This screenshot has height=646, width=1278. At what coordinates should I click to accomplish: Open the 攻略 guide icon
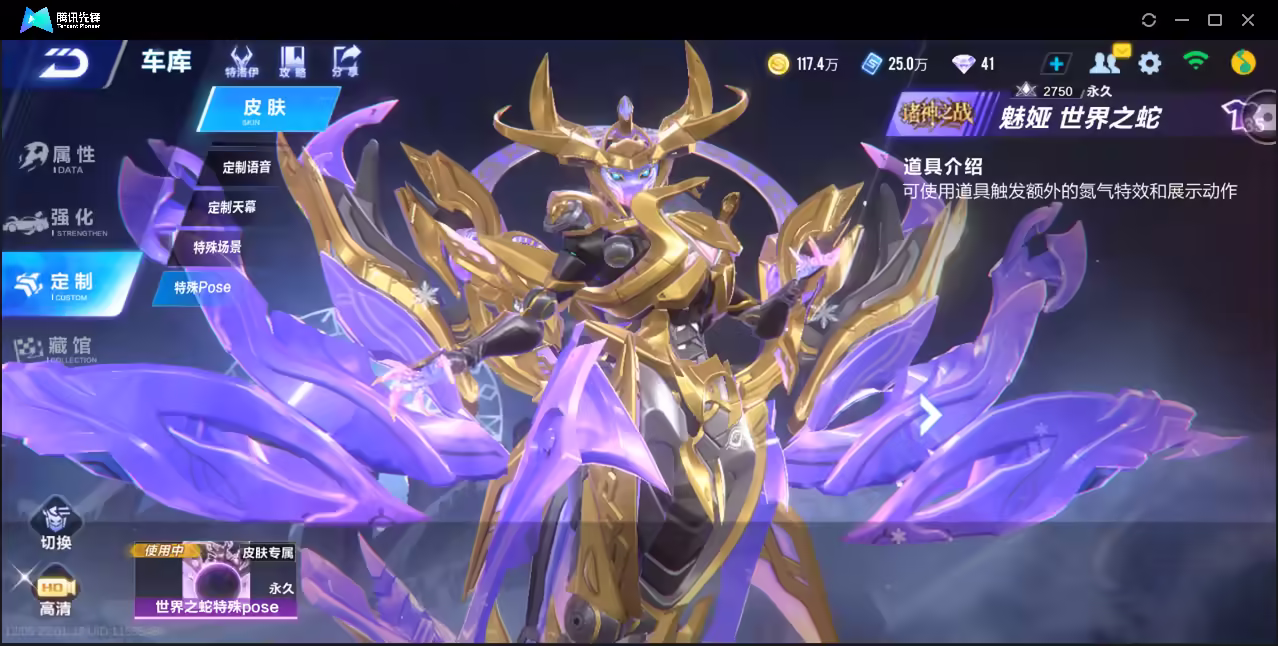click(x=293, y=62)
